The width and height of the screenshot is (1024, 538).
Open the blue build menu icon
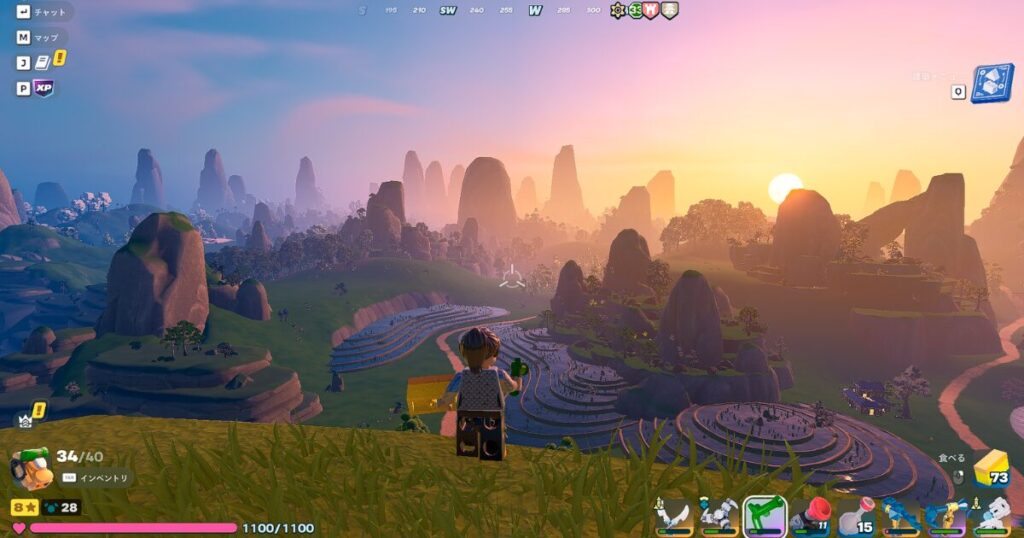tap(991, 84)
